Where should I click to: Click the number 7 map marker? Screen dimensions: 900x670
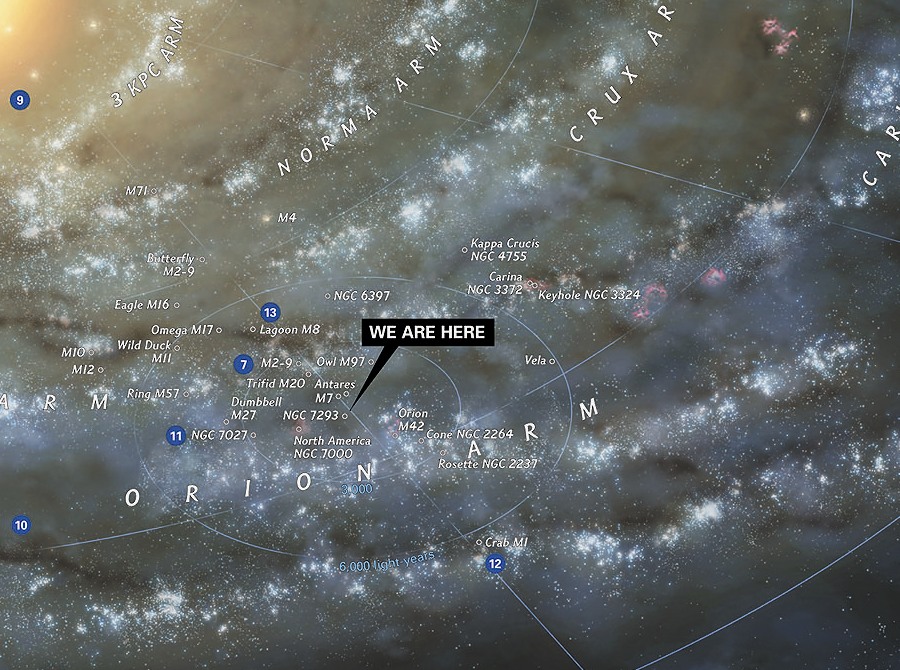tap(243, 364)
